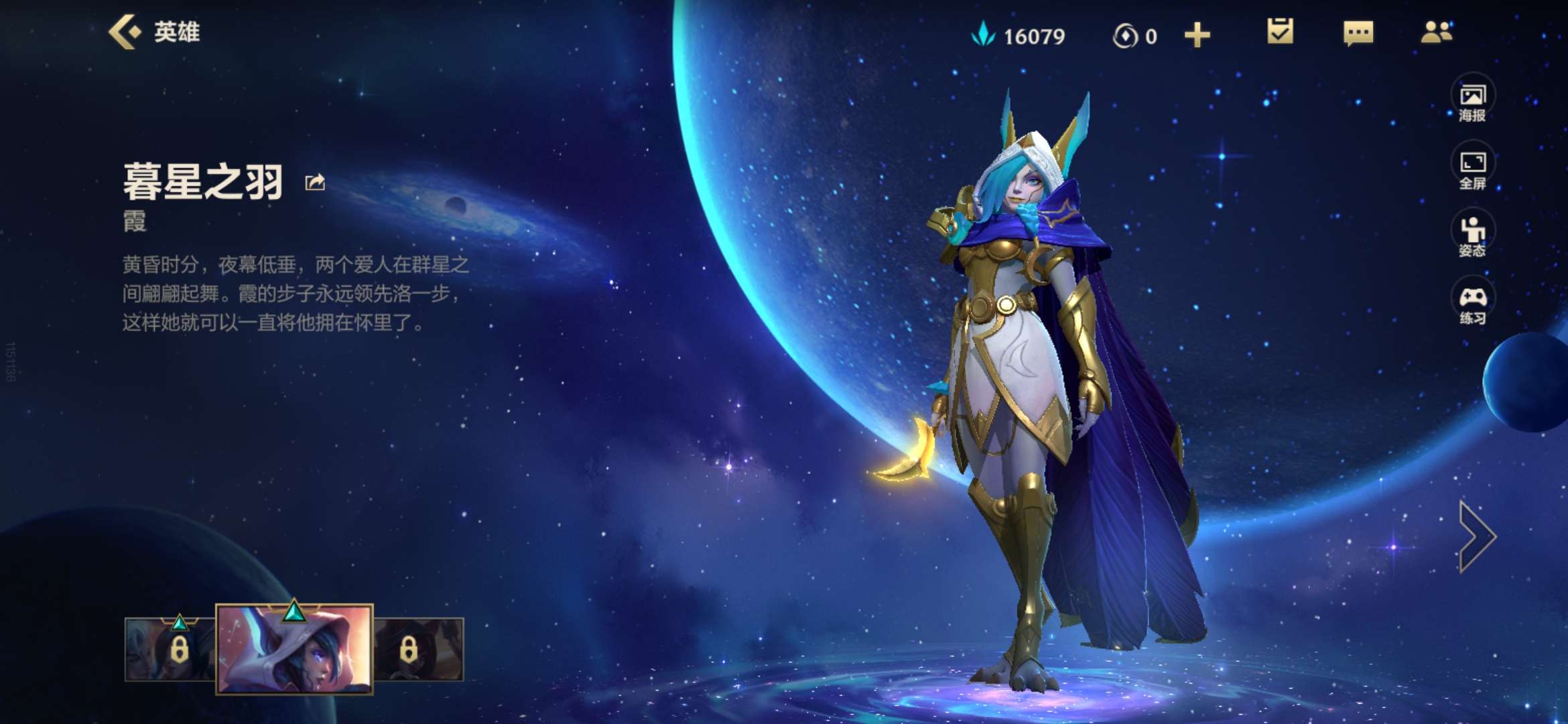1568x724 pixels.
Task: Go back to the 英雄 heroes screen
Action: [x=154, y=32]
